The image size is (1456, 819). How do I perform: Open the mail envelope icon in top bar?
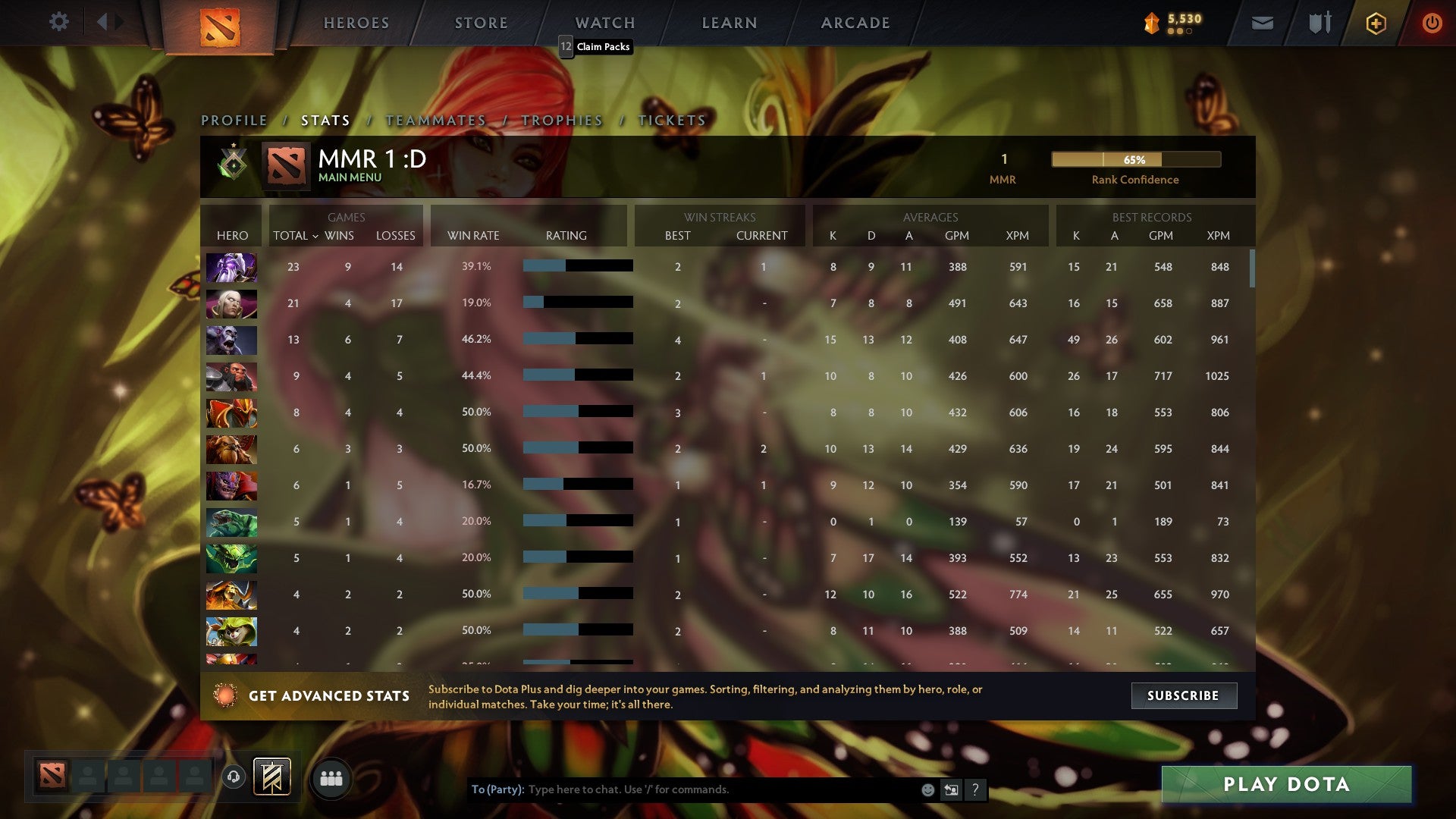coord(1262,23)
